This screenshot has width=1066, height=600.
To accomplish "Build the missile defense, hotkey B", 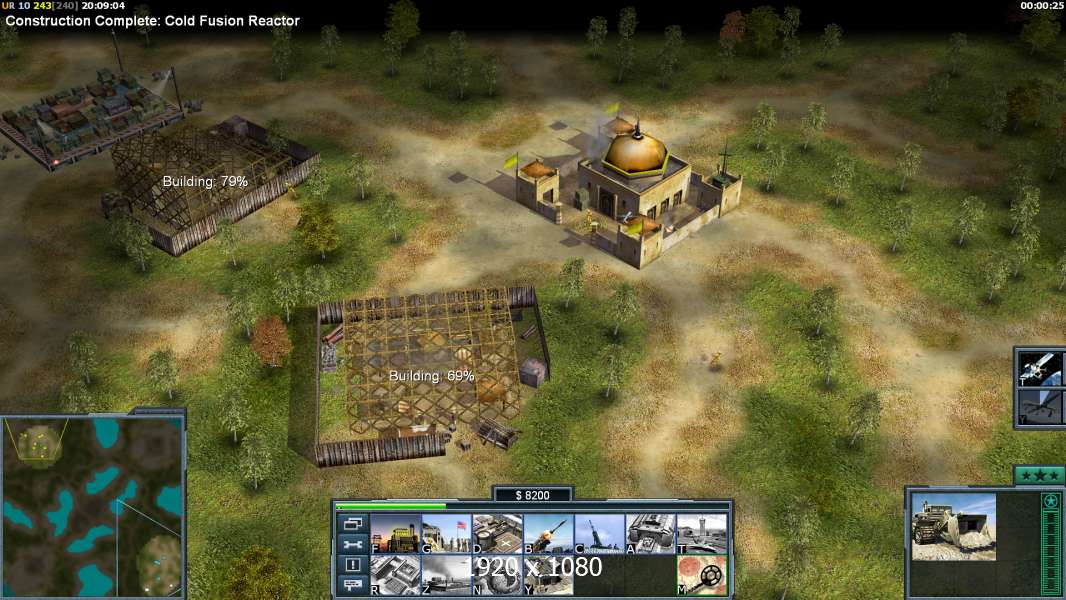I will pyautogui.click(x=548, y=534).
